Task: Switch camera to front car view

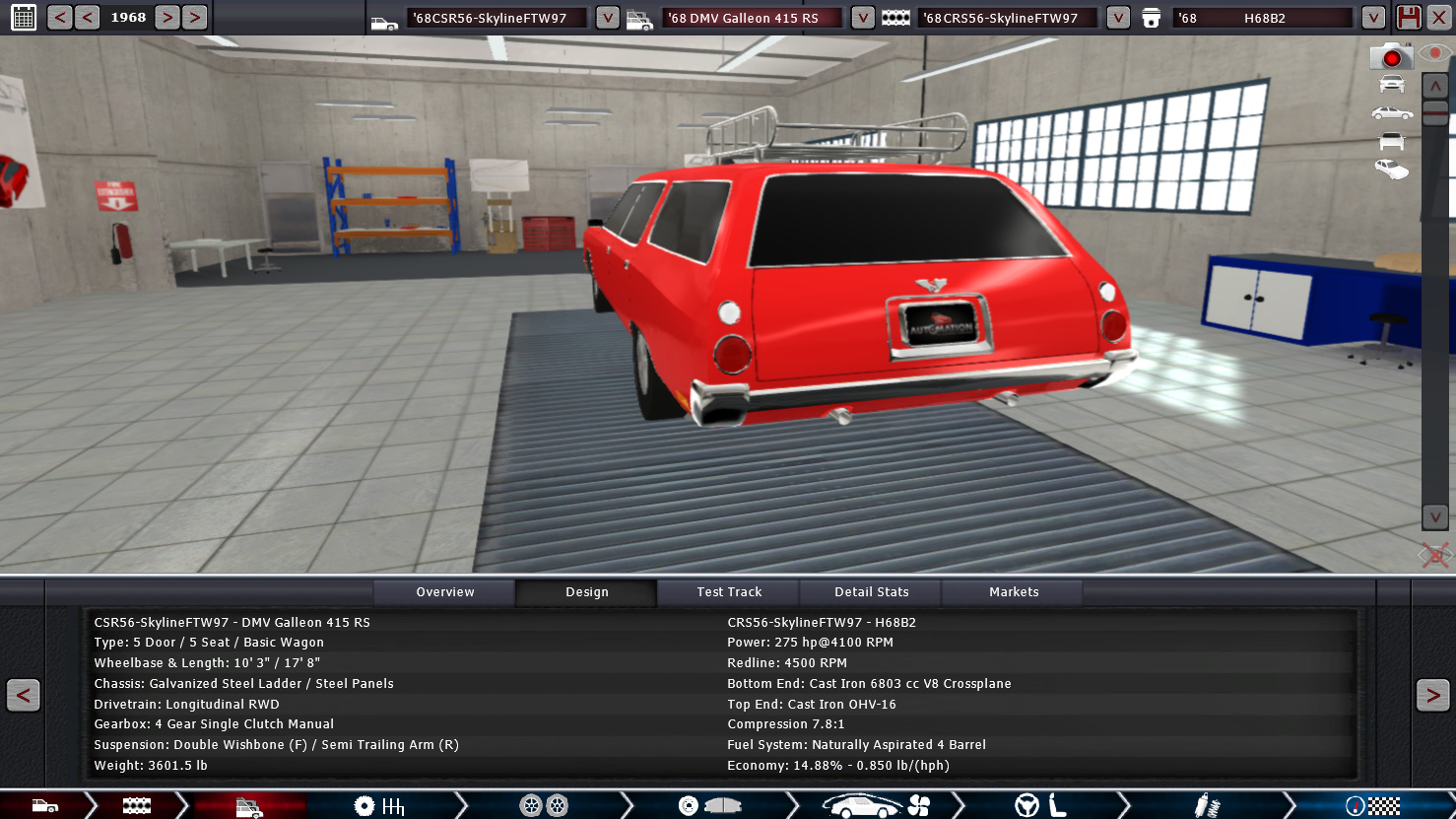Action: click(1391, 85)
